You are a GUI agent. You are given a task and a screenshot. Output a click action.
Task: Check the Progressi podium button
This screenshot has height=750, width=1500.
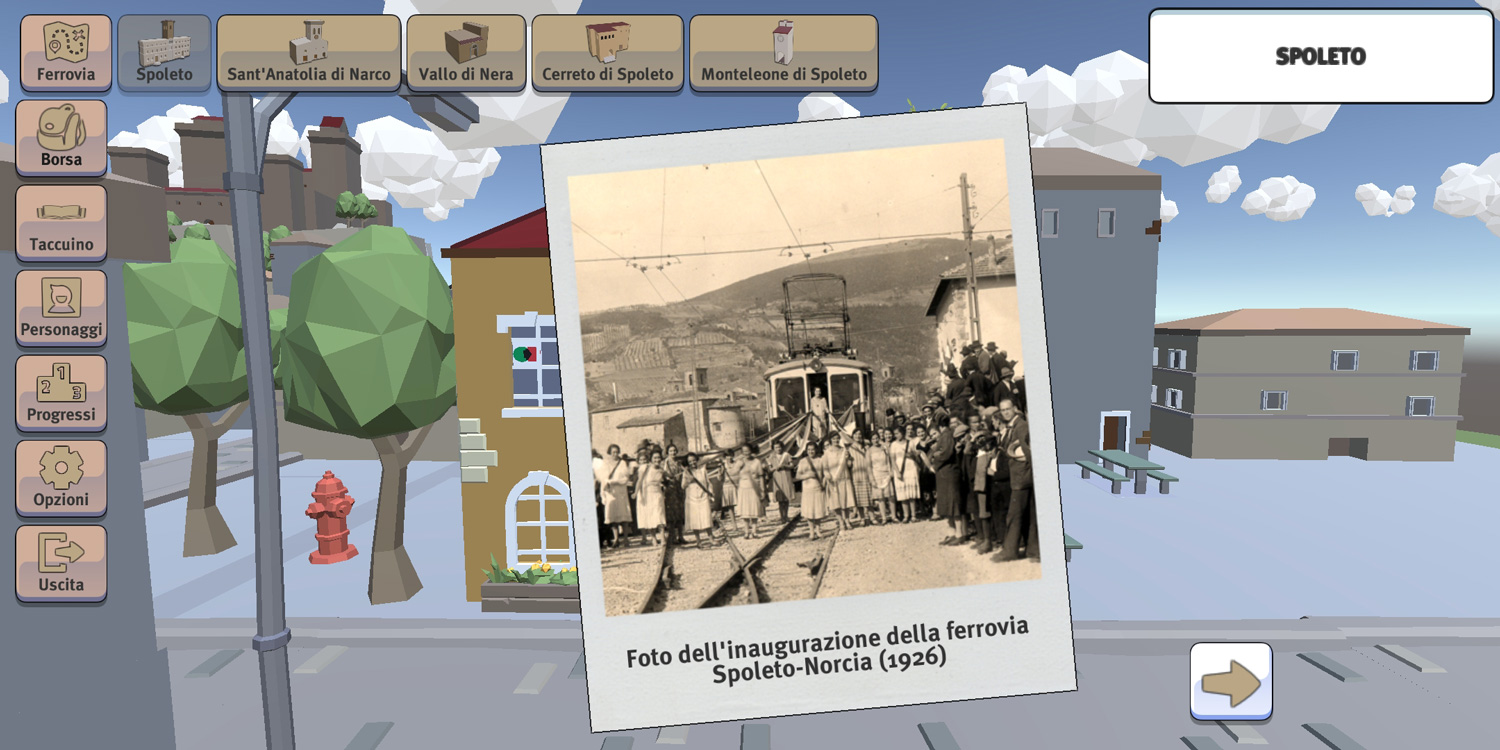coord(61,393)
